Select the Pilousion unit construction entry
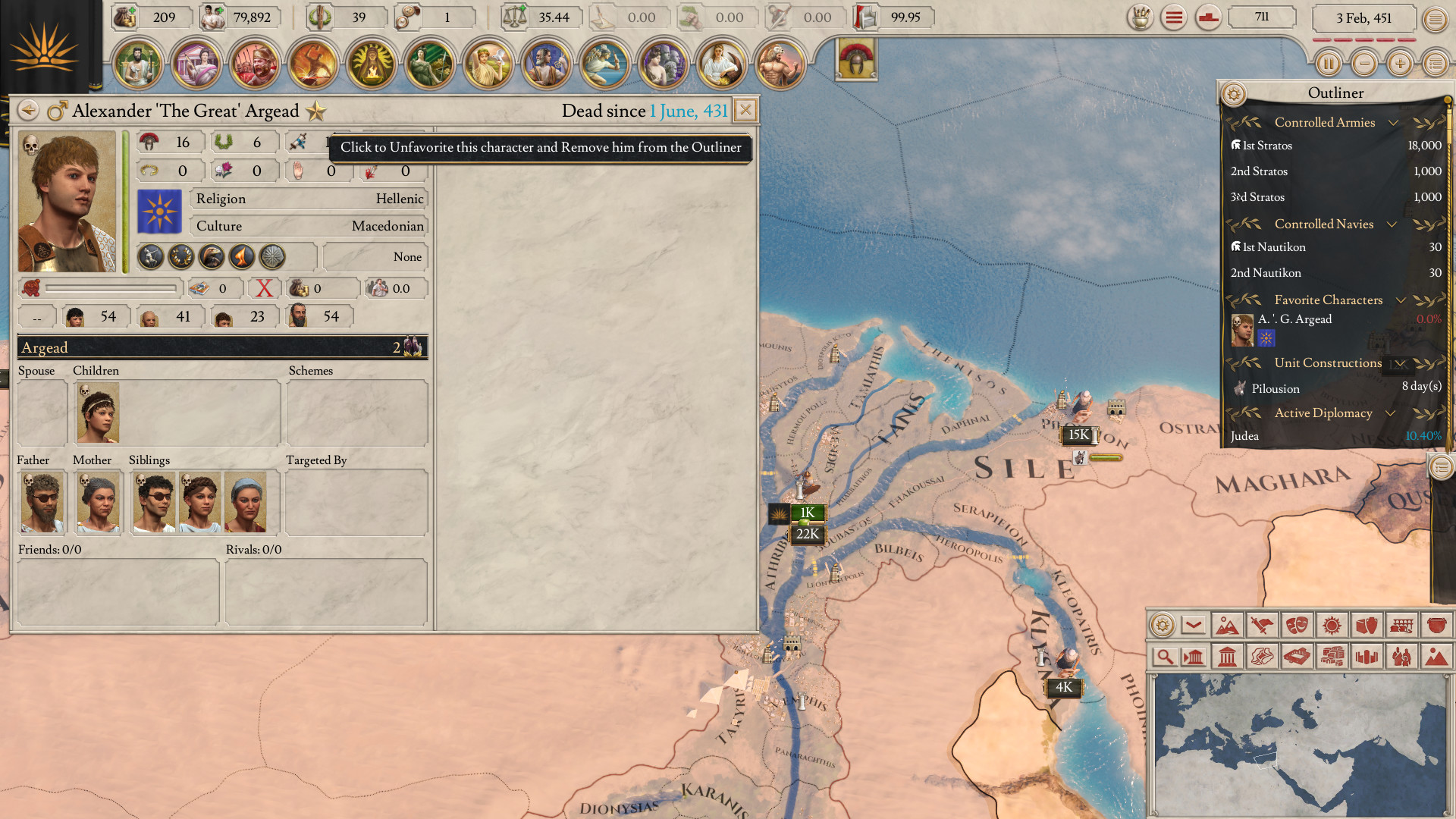Image resolution: width=1456 pixels, height=819 pixels. coord(1335,388)
